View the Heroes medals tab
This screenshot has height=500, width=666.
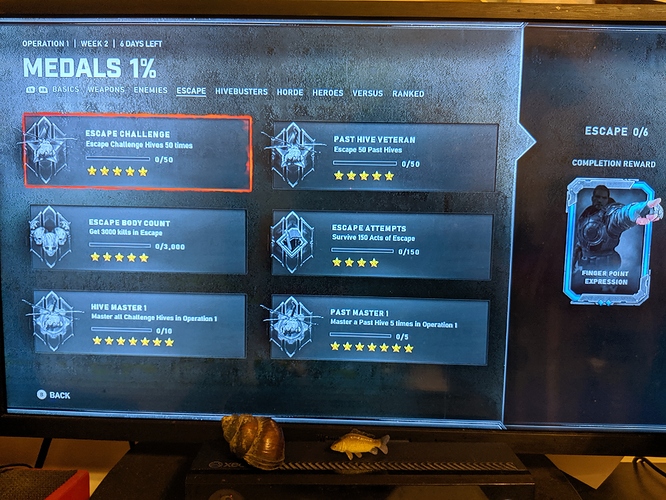point(328,93)
